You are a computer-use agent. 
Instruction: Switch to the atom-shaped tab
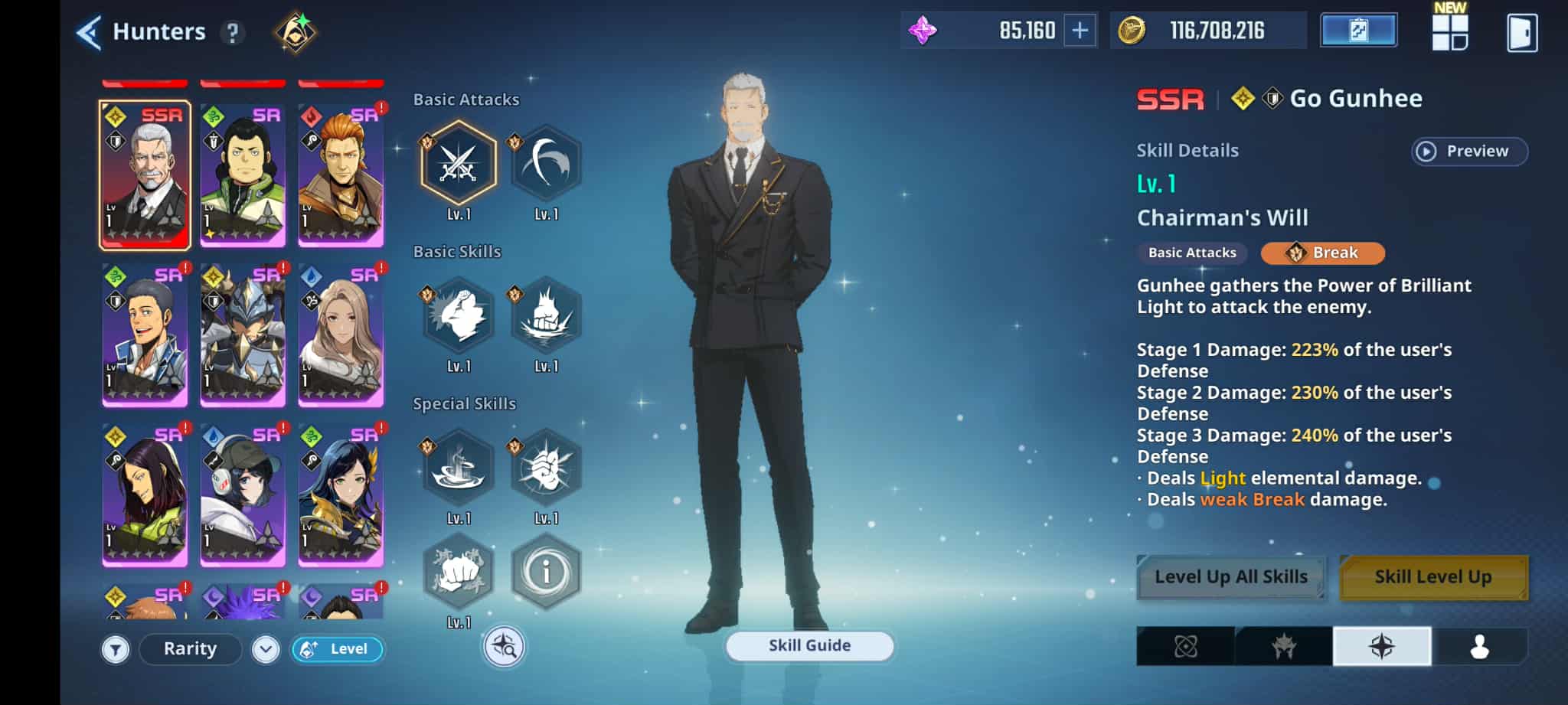point(1185,647)
